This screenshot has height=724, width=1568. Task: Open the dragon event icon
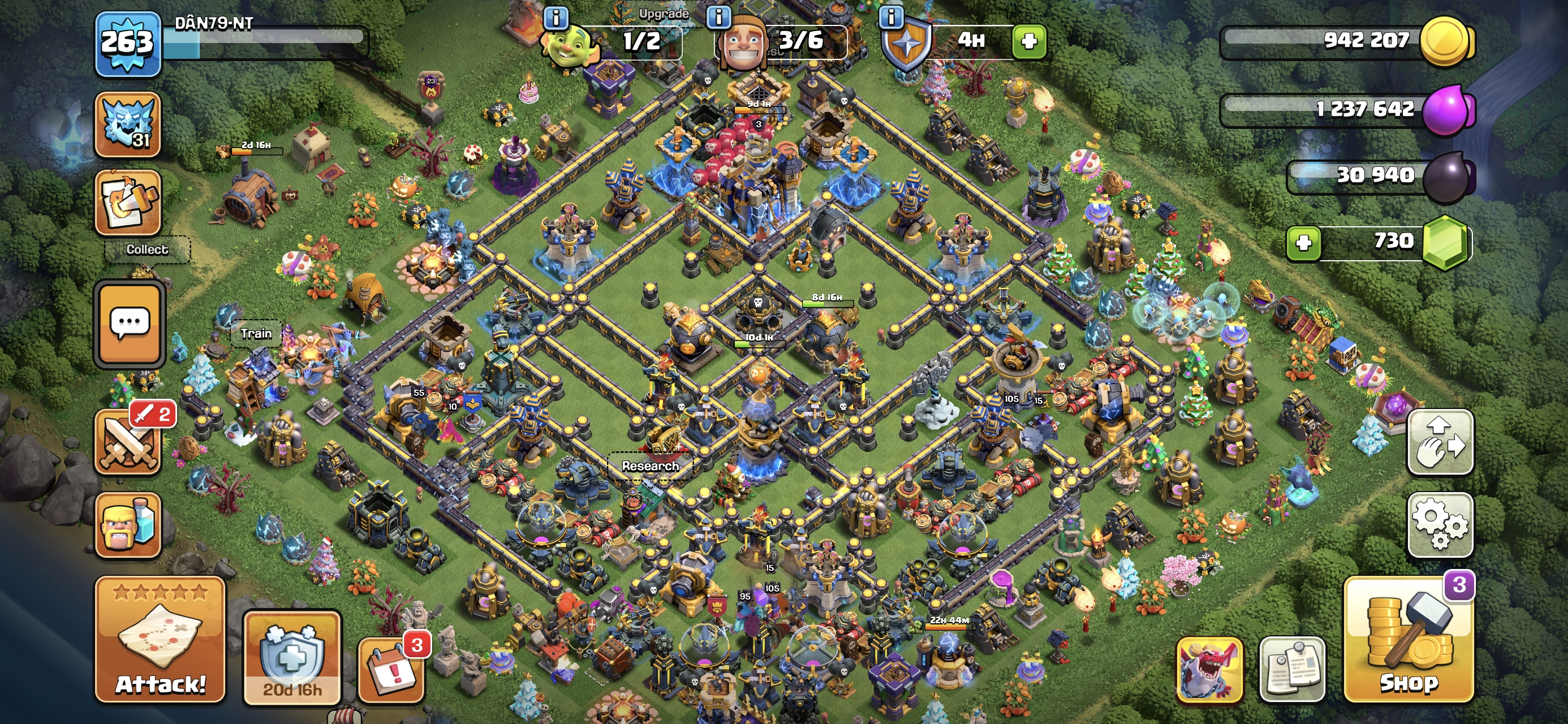pos(1209,669)
